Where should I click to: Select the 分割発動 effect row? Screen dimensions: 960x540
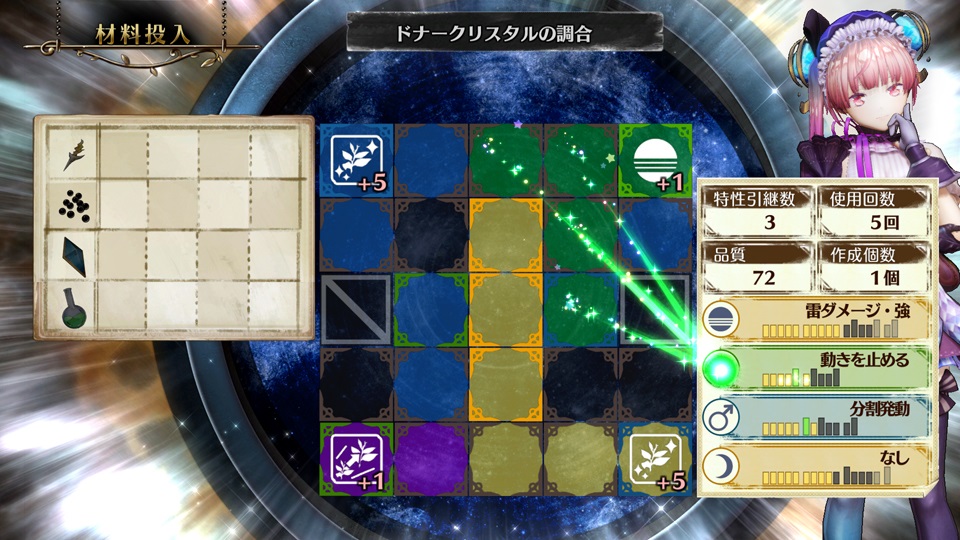(x=815, y=417)
